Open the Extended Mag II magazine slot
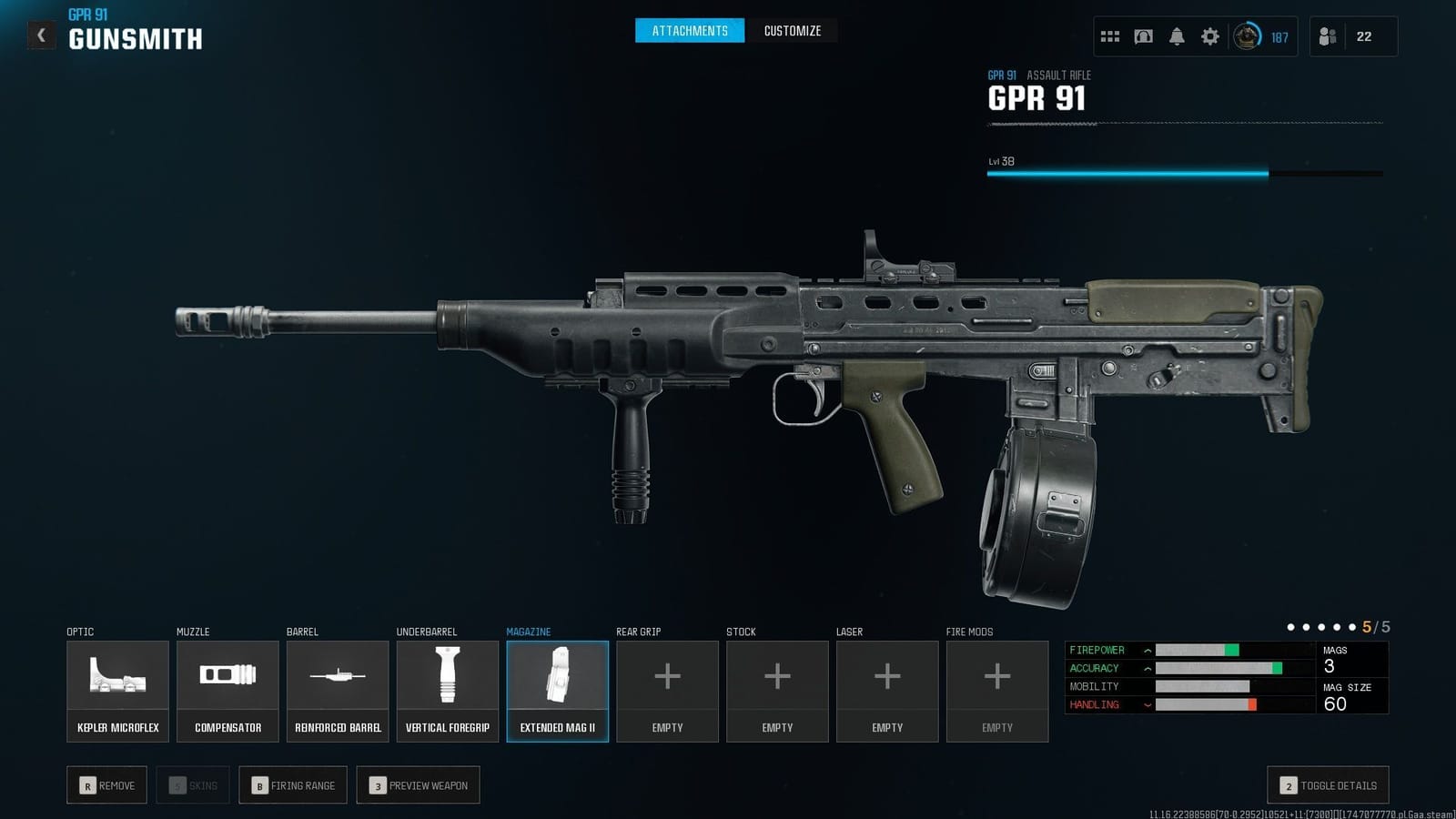 pyautogui.click(x=557, y=689)
